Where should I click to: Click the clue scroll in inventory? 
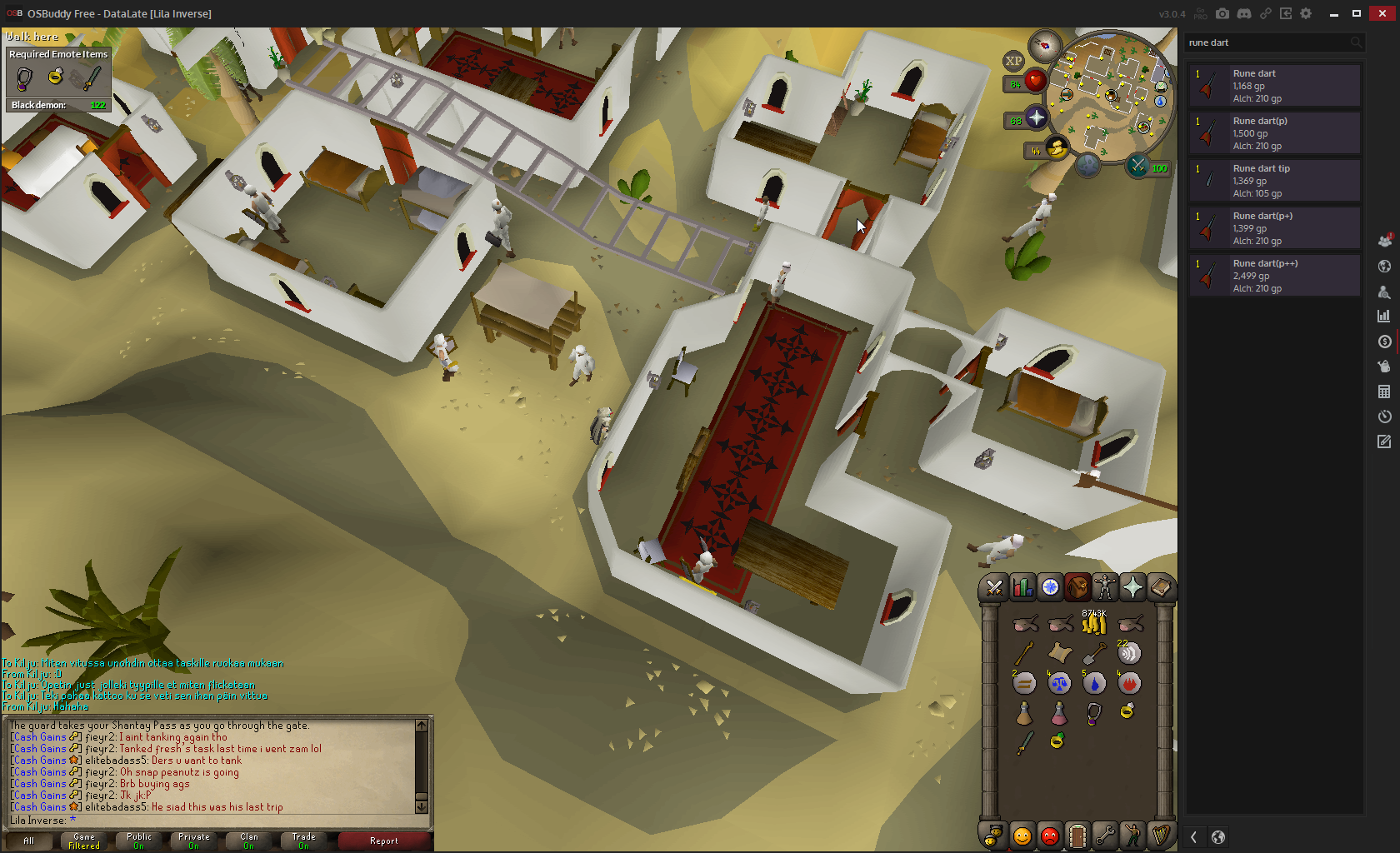(1059, 654)
